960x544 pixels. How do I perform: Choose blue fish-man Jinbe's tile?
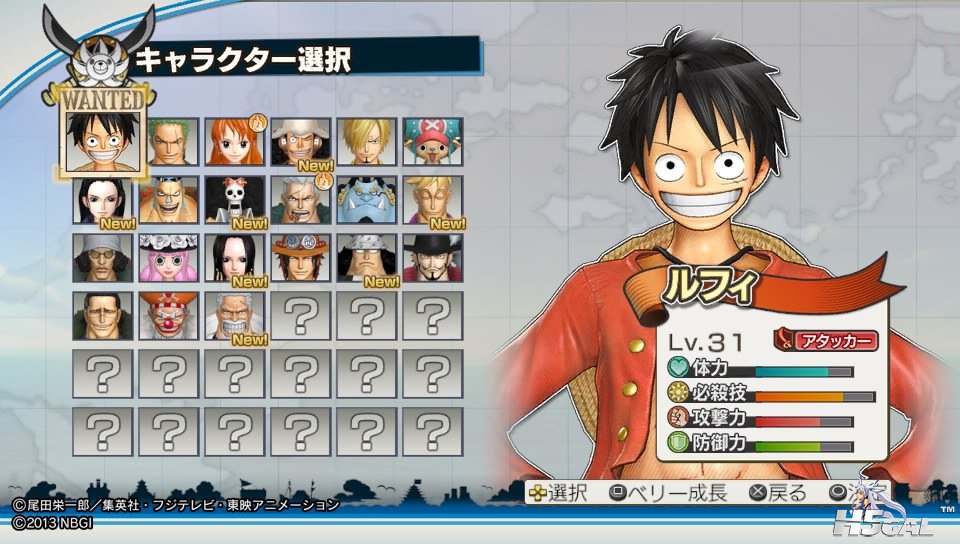(x=367, y=200)
